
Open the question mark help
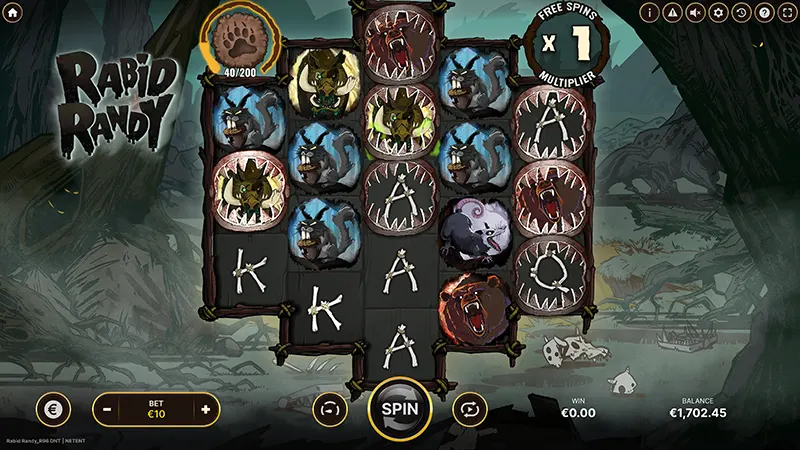pos(764,13)
